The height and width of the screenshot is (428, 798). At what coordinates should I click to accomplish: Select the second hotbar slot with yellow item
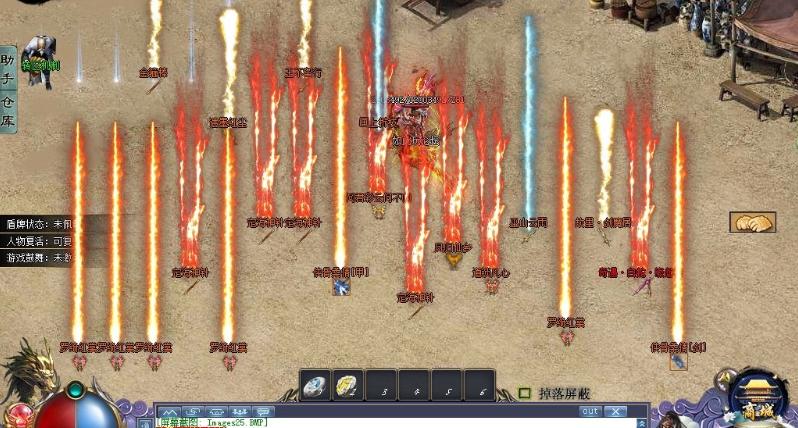tap(346, 386)
